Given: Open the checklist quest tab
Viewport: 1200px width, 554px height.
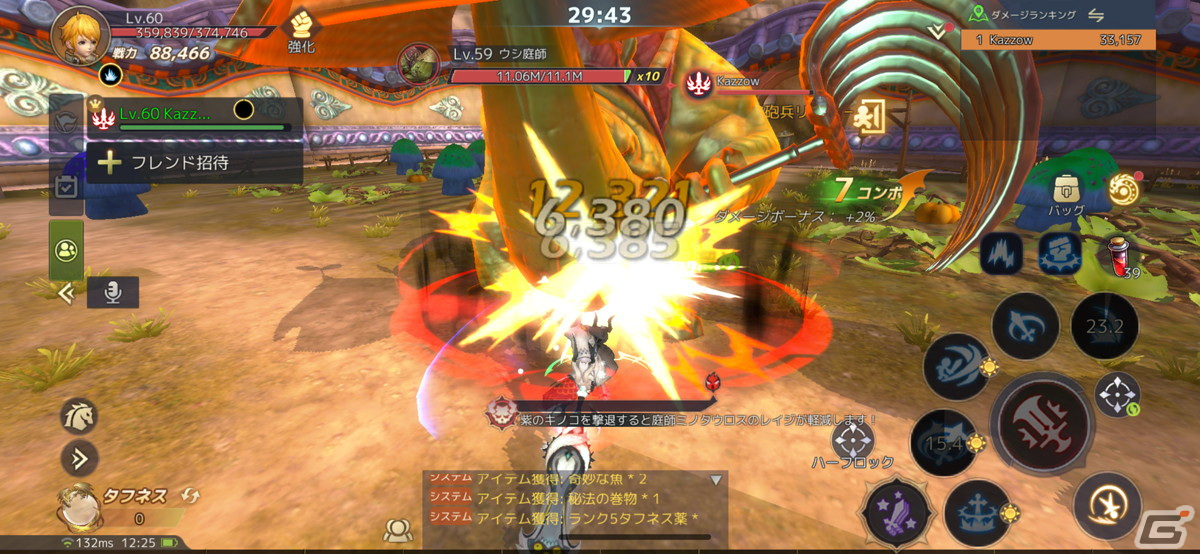Looking at the screenshot, I should point(66,187).
